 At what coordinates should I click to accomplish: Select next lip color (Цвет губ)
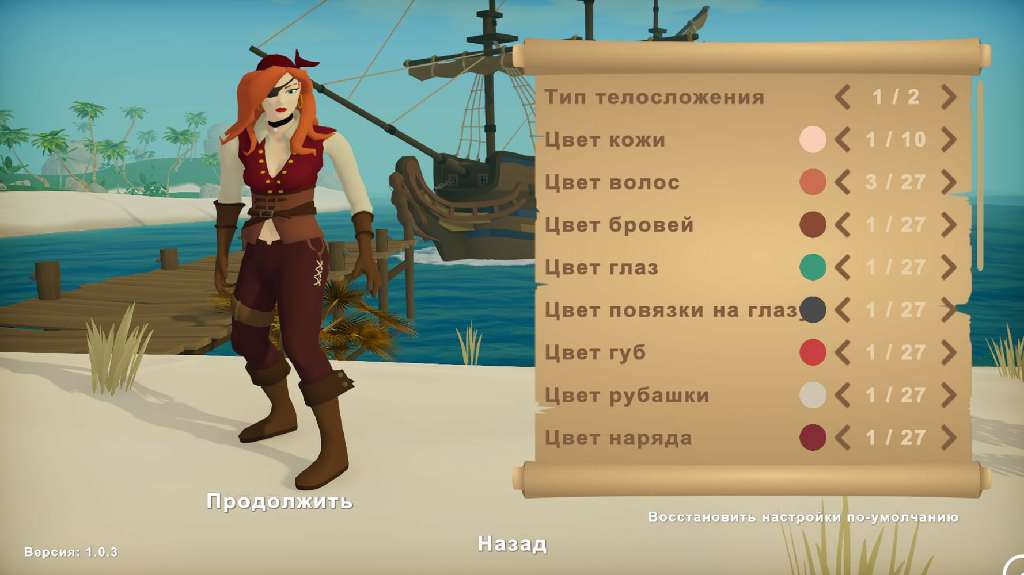[949, 353]
